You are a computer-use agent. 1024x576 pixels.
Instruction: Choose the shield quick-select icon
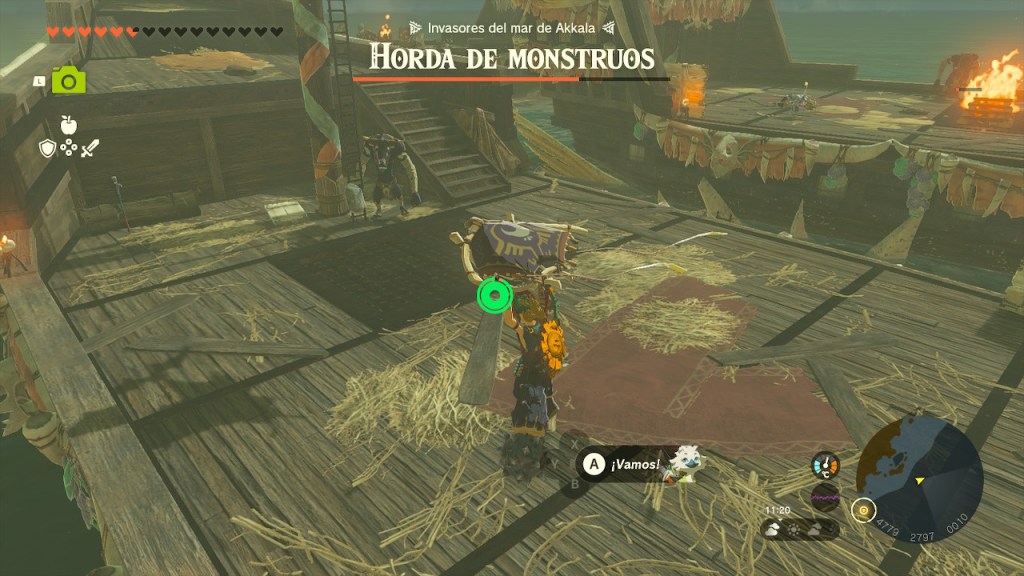(47, 148)
